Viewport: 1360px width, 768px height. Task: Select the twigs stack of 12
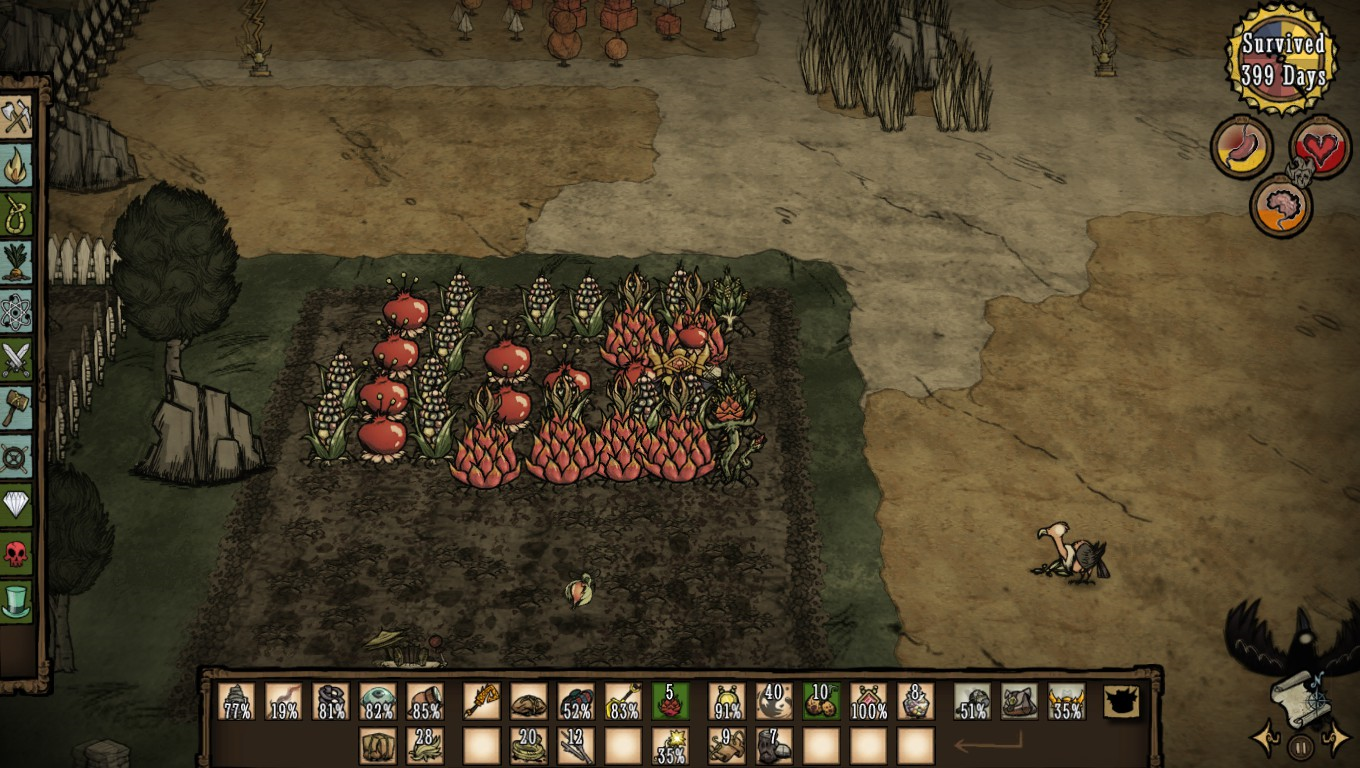click(x=576, y=746)
